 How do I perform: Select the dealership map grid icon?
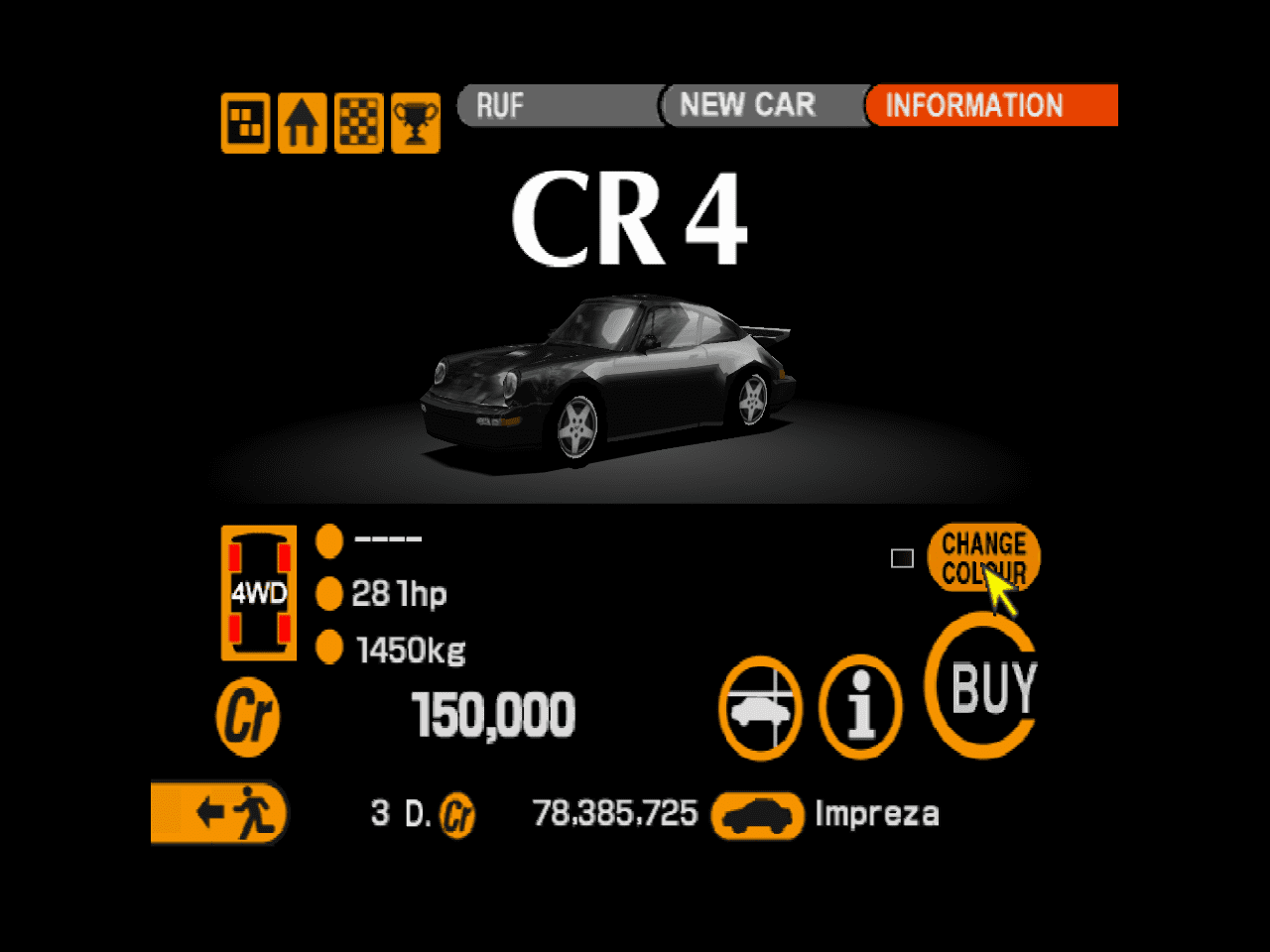click(244, 123)
